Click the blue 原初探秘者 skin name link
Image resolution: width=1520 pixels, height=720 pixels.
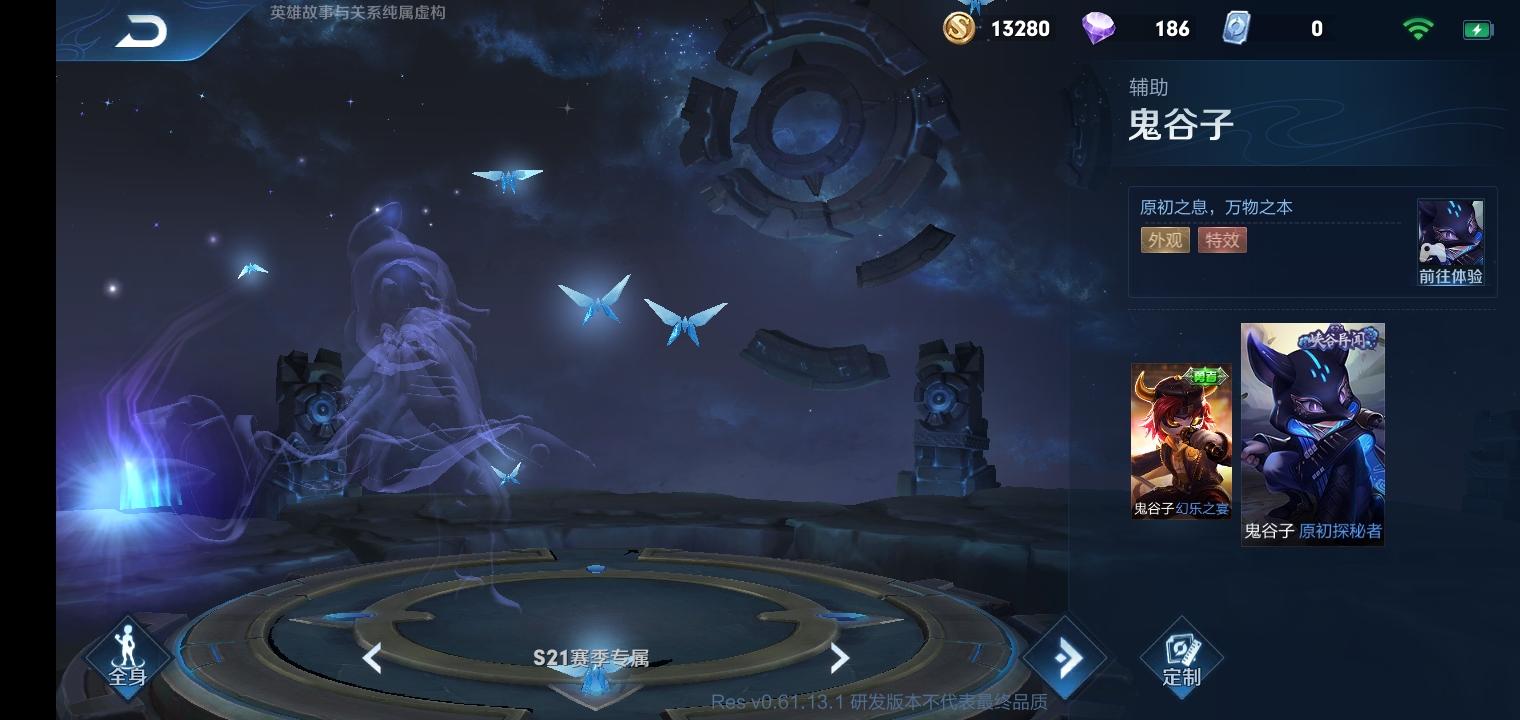click(1341, 532)
